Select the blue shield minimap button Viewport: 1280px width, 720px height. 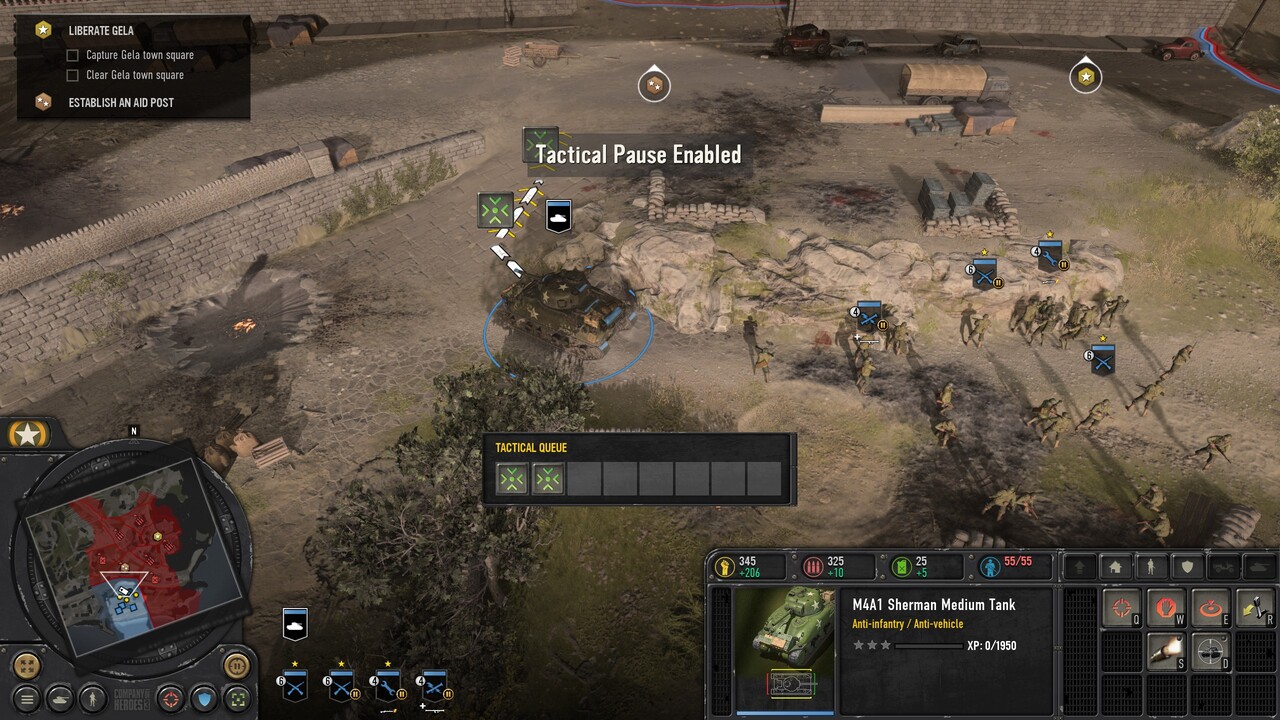[204, 698]
